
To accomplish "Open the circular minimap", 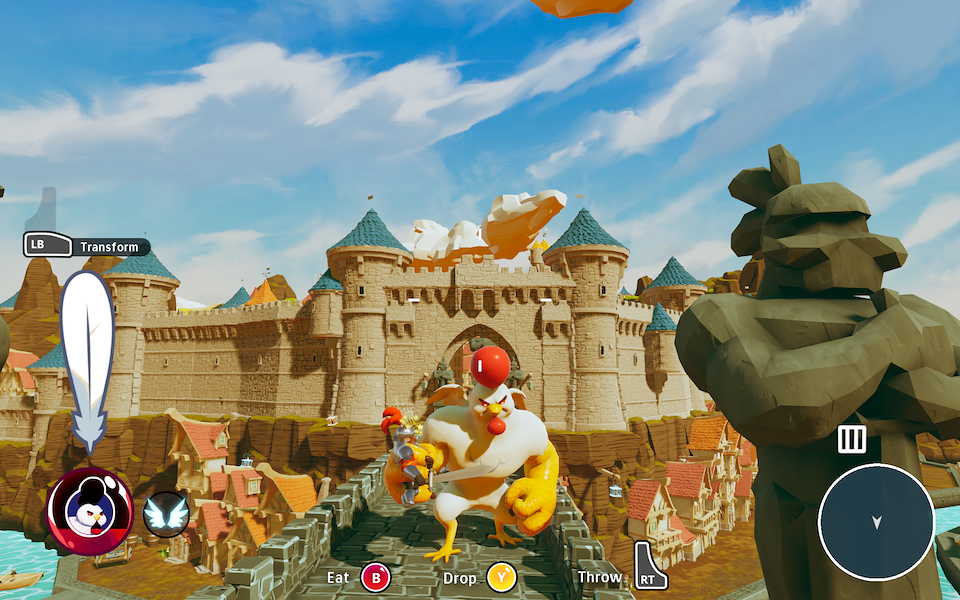I will pyautogui.click(x=876, y=521).
